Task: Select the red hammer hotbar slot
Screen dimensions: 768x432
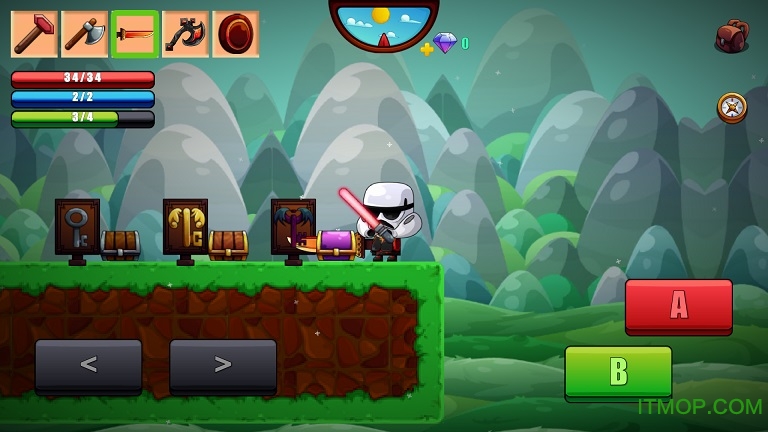Action: click(34, 34)
